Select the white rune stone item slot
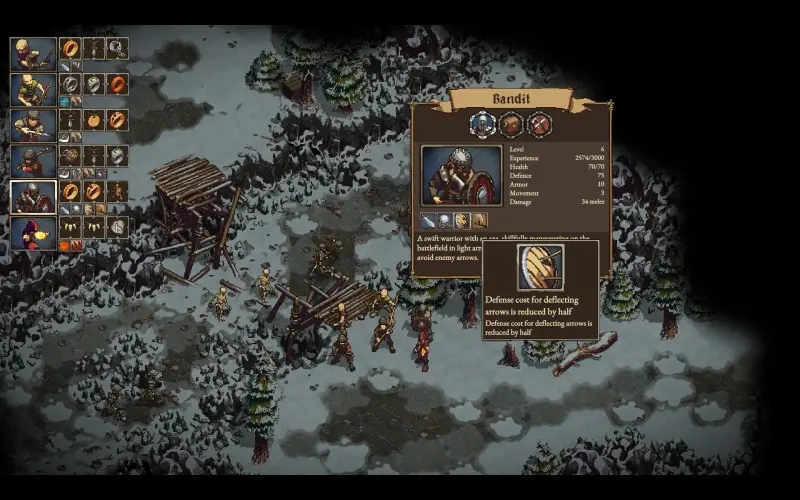Image resolution: width=800 pixels, height=500 pixels. tap(117, 227)
